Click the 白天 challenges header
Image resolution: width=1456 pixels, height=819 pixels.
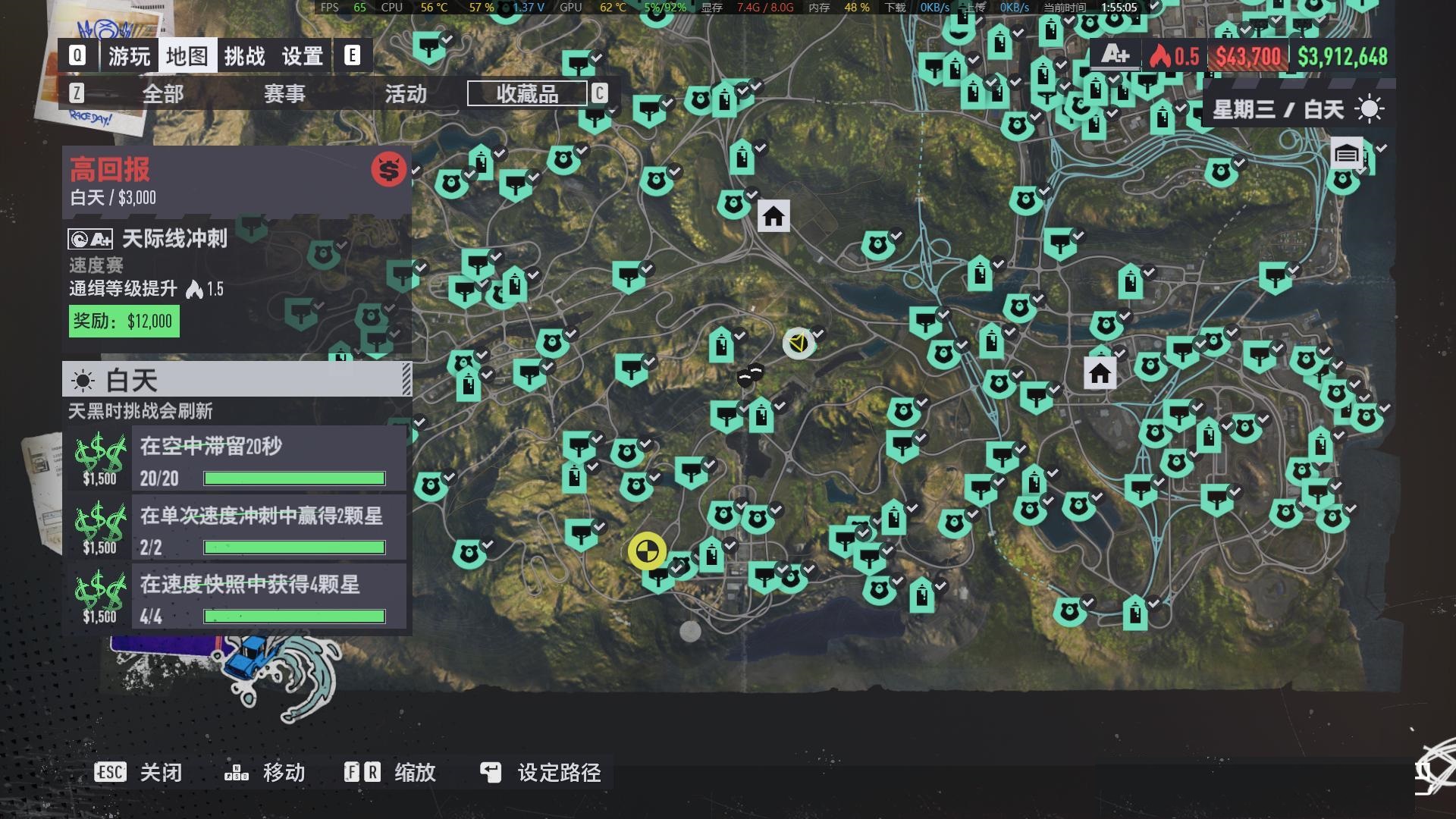coord(237,379)
